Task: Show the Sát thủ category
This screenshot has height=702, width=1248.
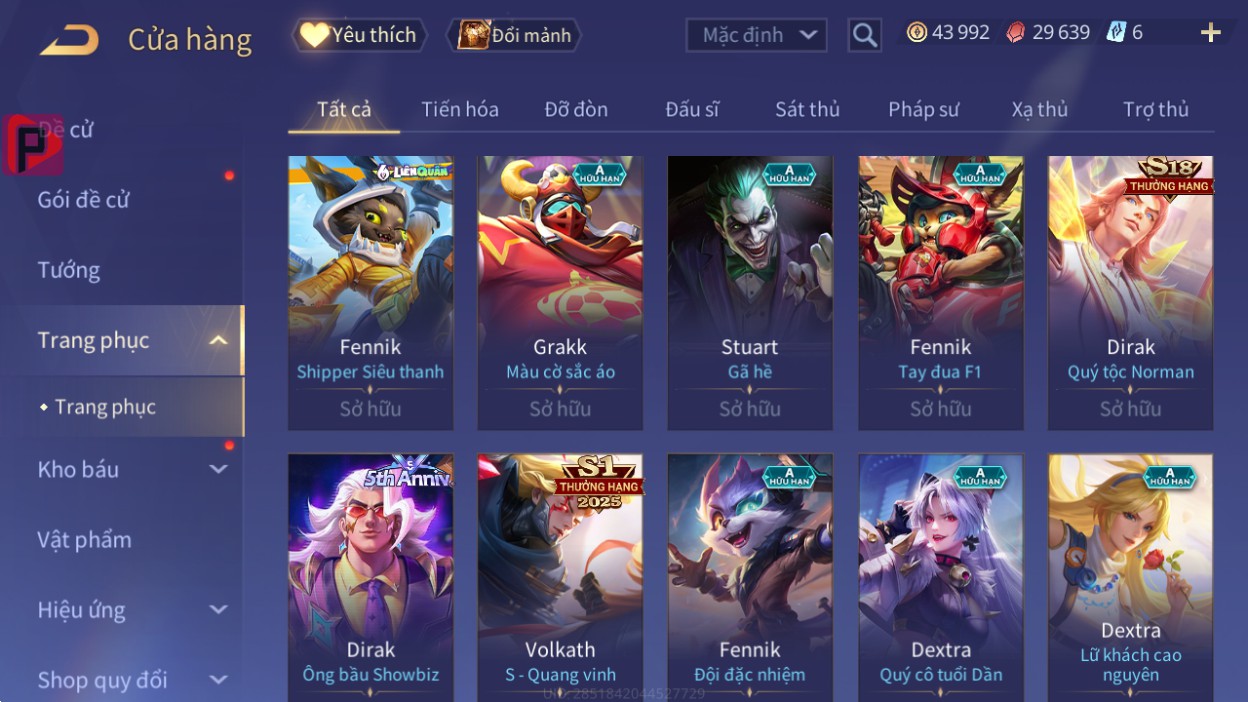Action: point(807,109)
